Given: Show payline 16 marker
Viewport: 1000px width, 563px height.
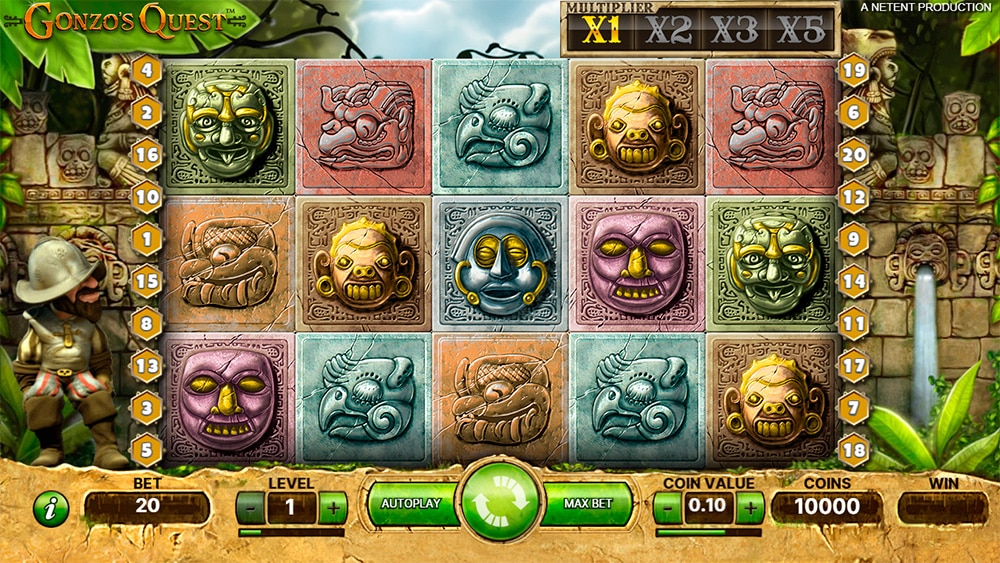Looking at the screenshot, I should point(147,154).
